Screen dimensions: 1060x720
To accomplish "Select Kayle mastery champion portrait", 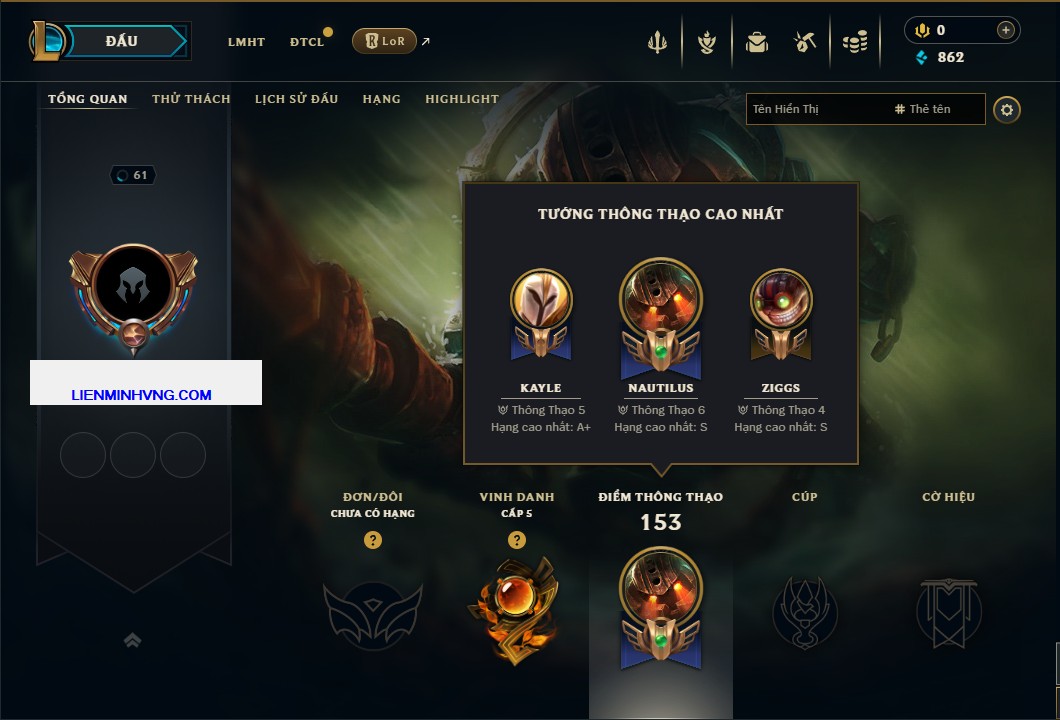I will [541, 300].
